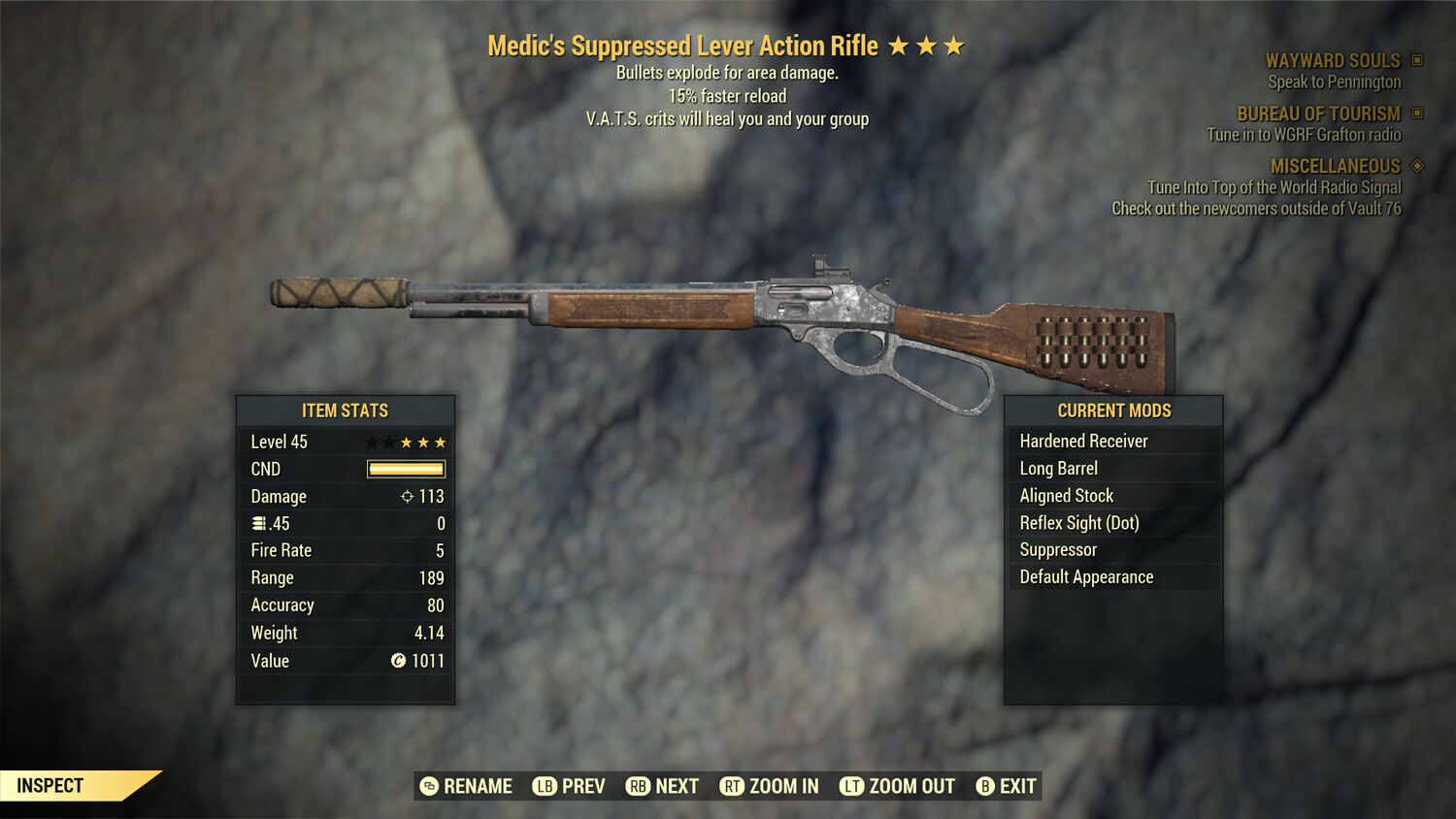Click the RENAME button
The image size is (1456, 819).
pyautogui.click(x=466, y=786)
